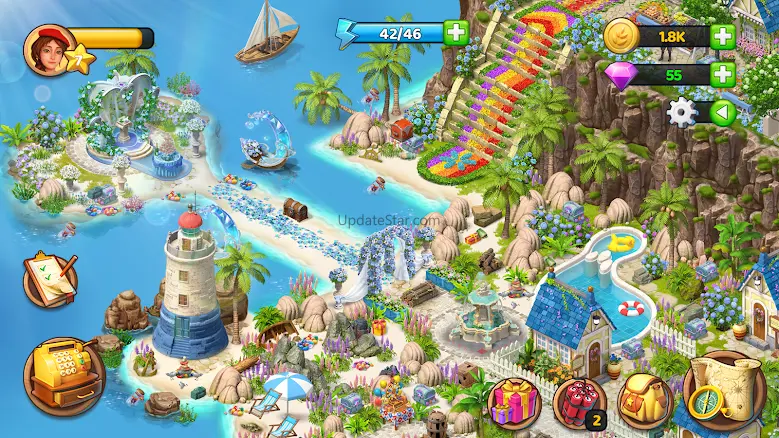The image size is (779, 438).
Task: Open the gift boxes icon
Action: click(513, 402)
